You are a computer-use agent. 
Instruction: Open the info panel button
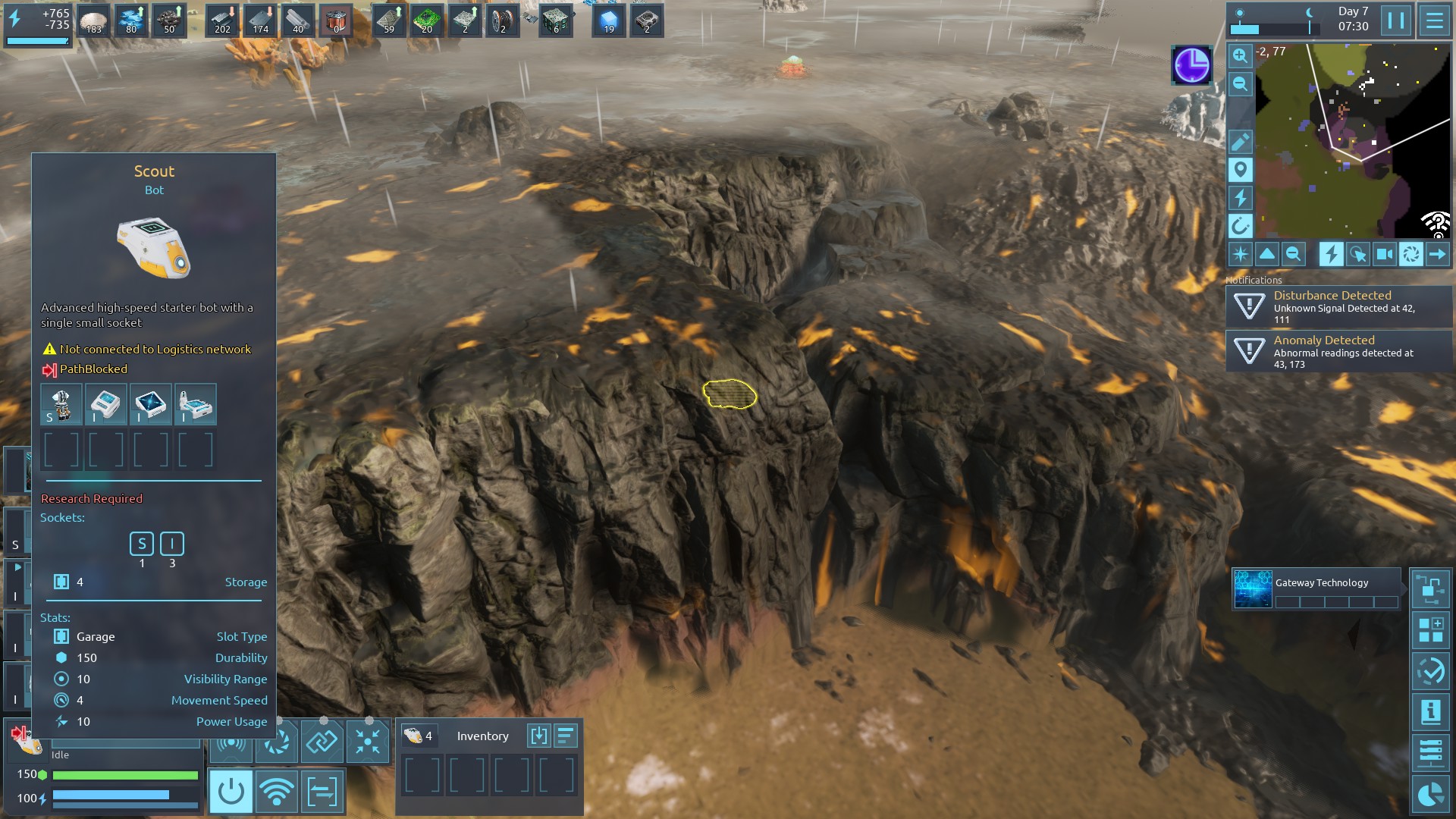pos(1430,712)
